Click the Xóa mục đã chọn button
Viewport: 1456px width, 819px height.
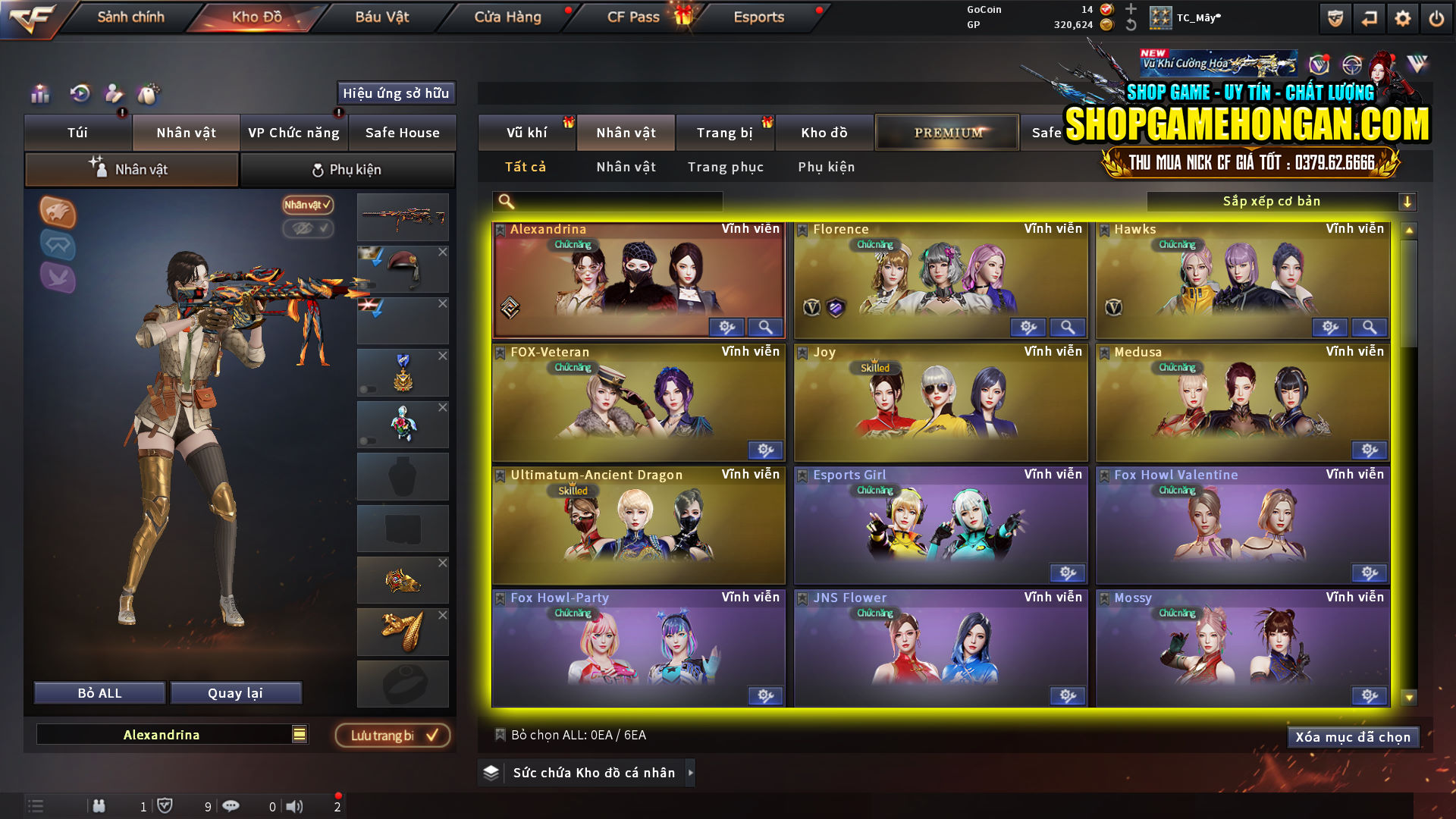point(1353,736)
